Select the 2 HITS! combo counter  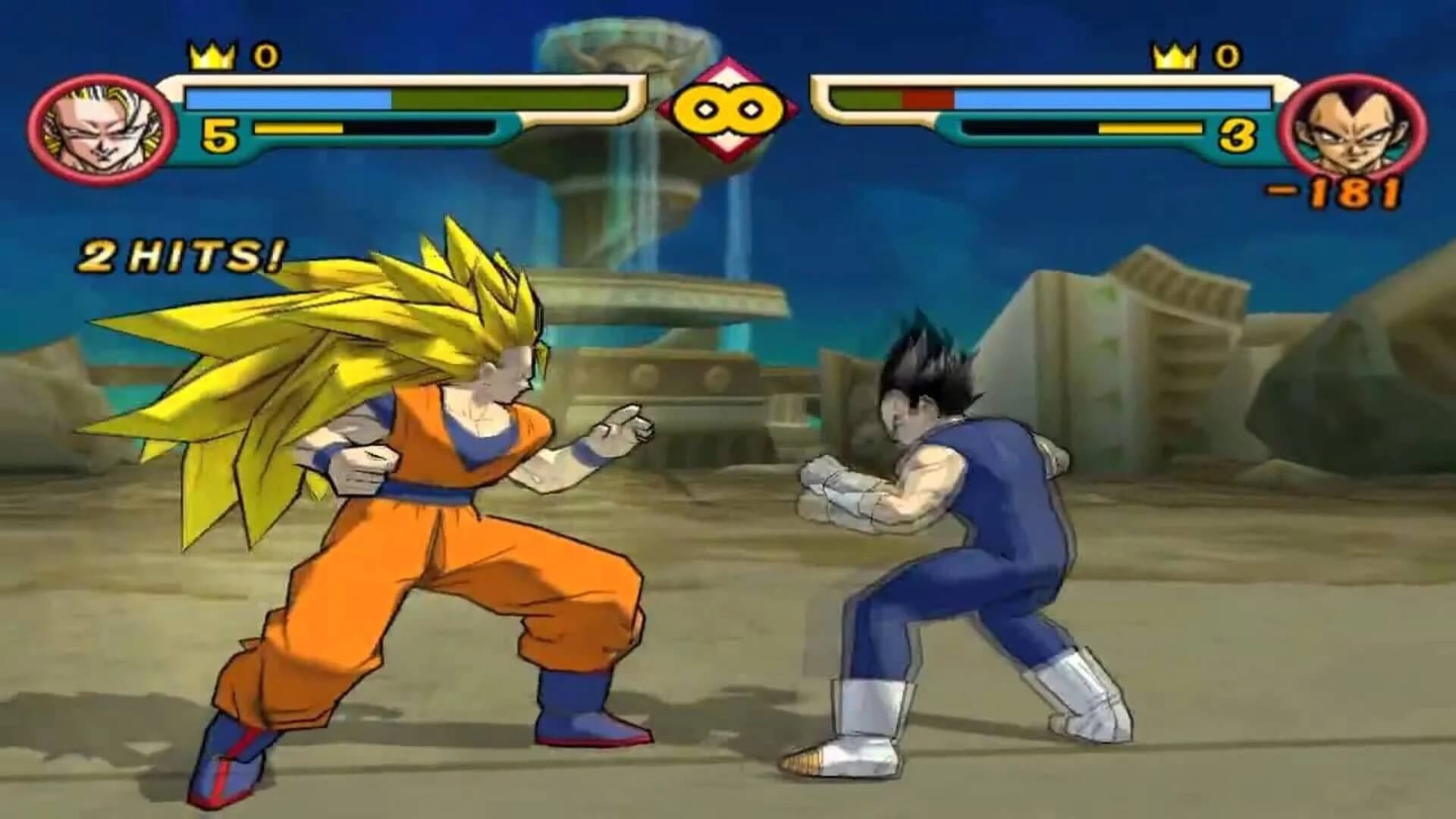(182, 252)
